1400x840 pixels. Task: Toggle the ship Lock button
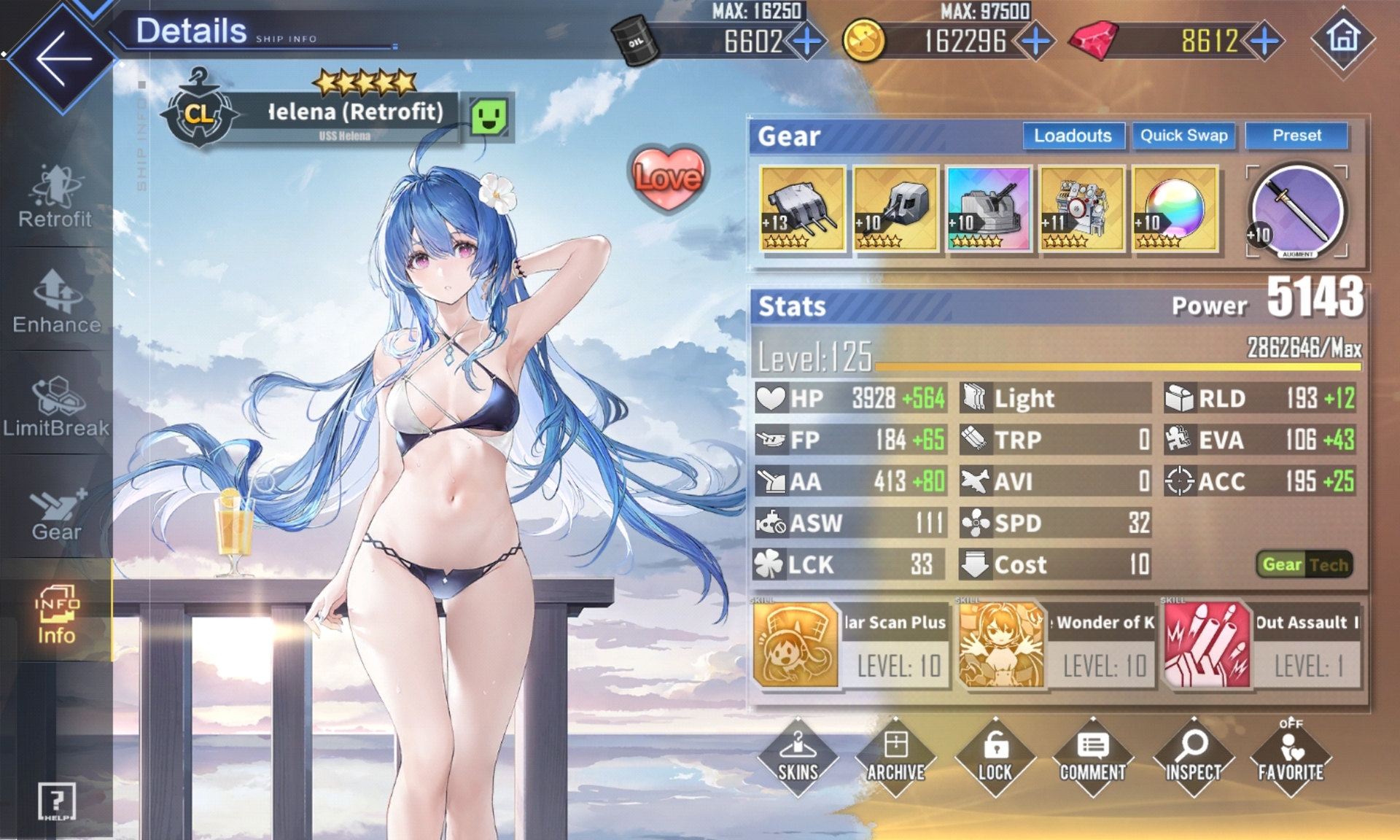point(995,757)
